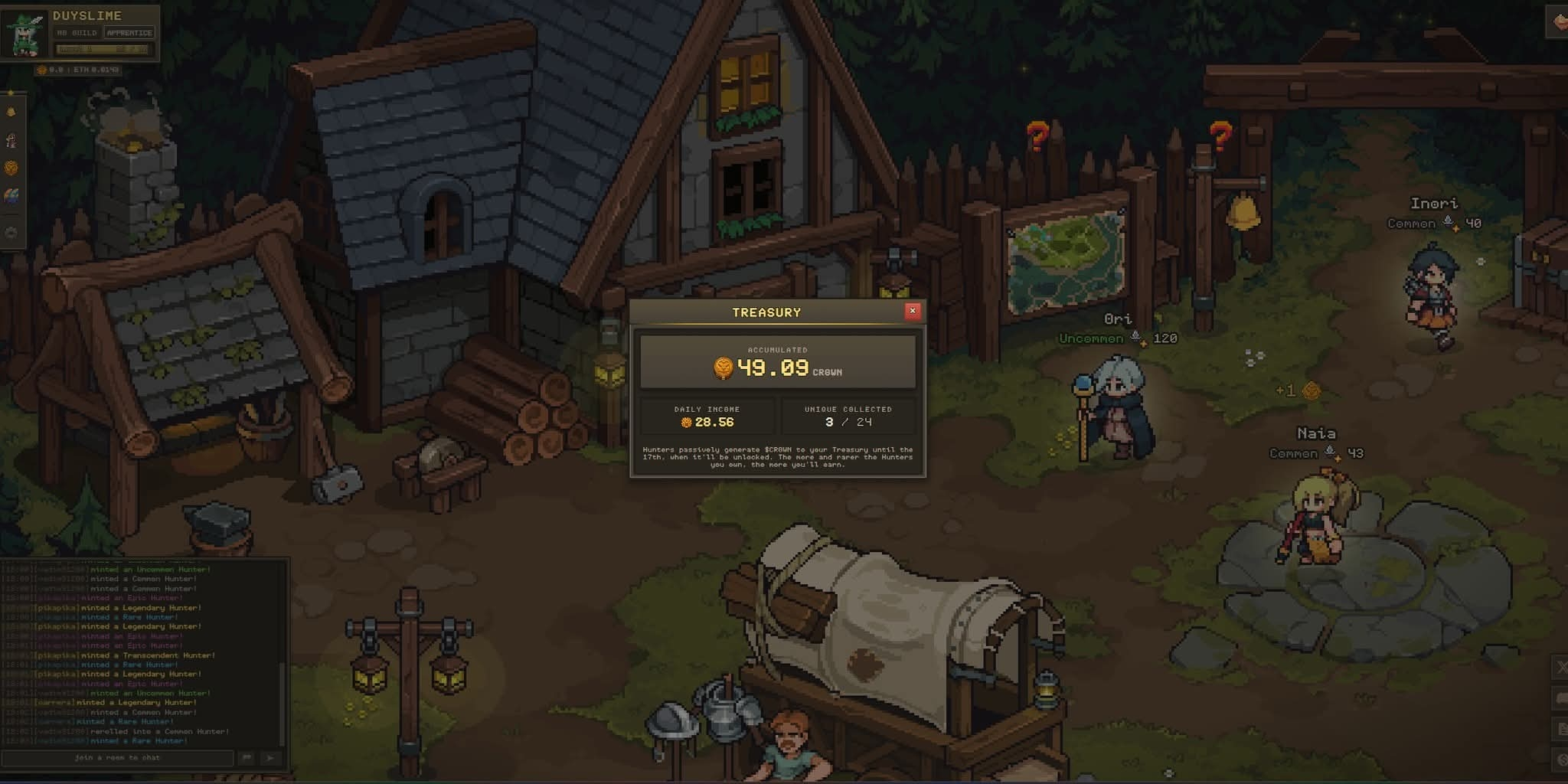1568x784 pixels.
Task: Open the X social link icon
Action: click(1561, 668)
